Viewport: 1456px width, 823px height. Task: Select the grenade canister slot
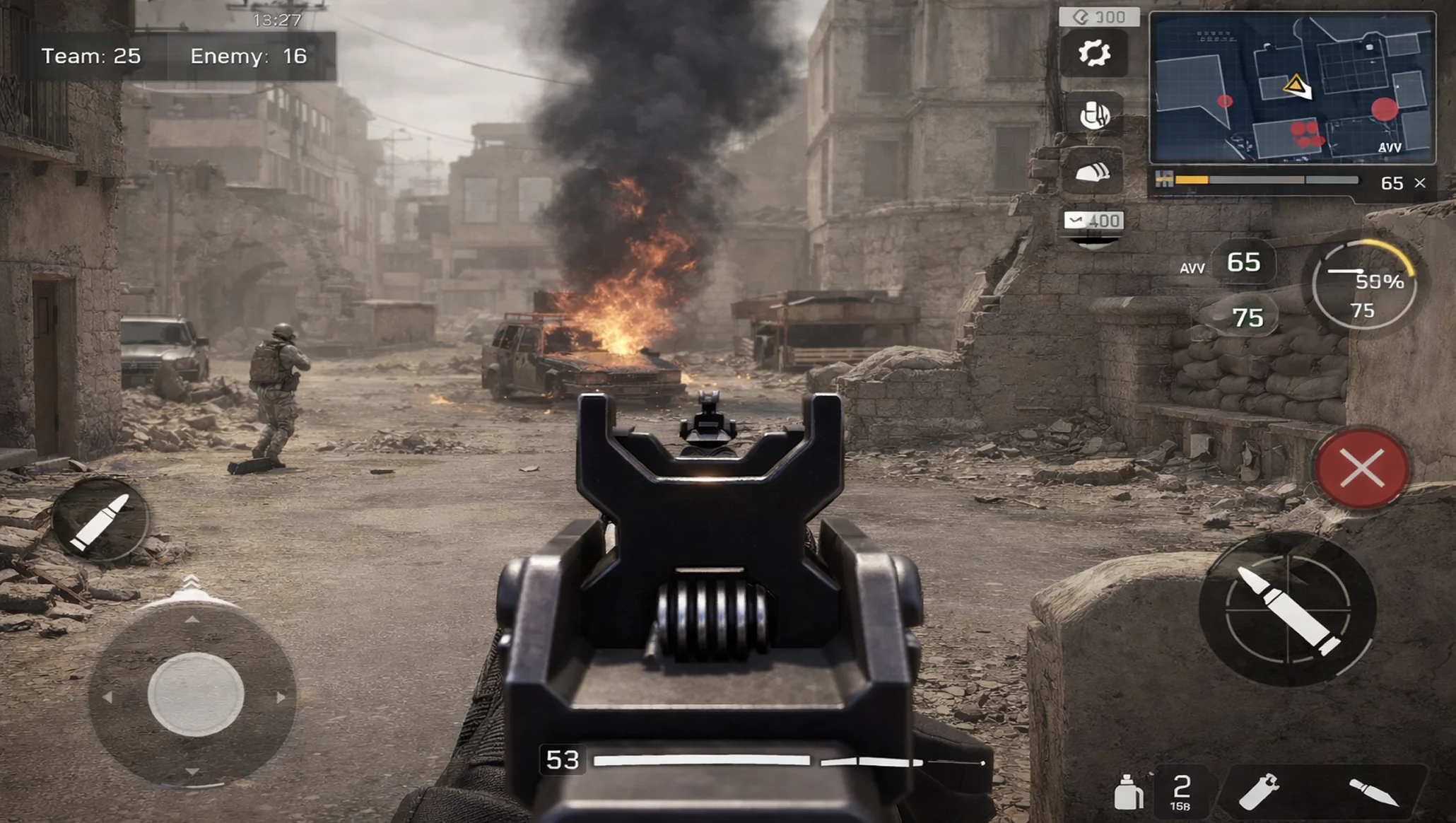pyautogui.click(x=1258, y=791)
